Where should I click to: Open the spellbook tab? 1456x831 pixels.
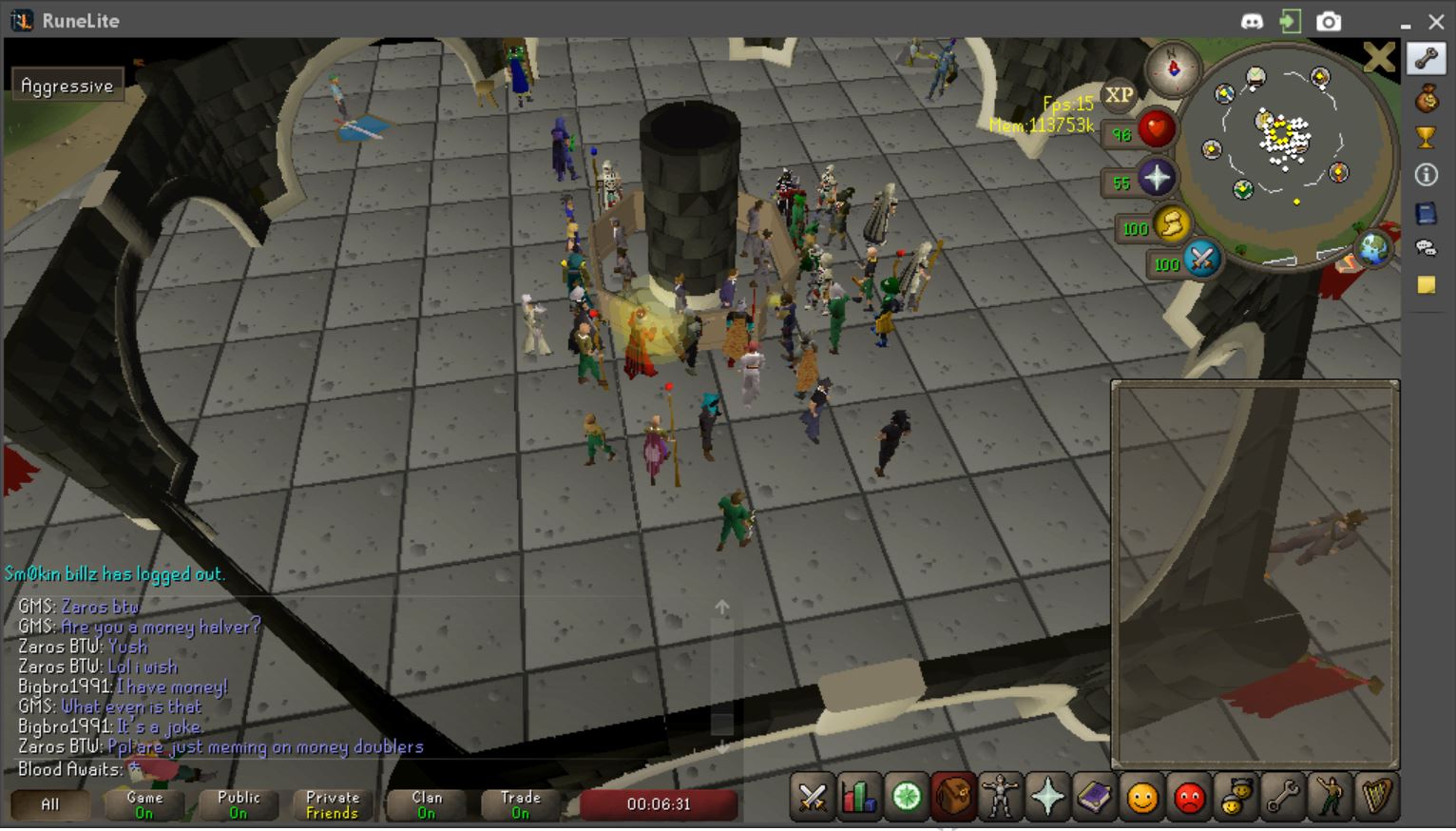point(1094,797)
